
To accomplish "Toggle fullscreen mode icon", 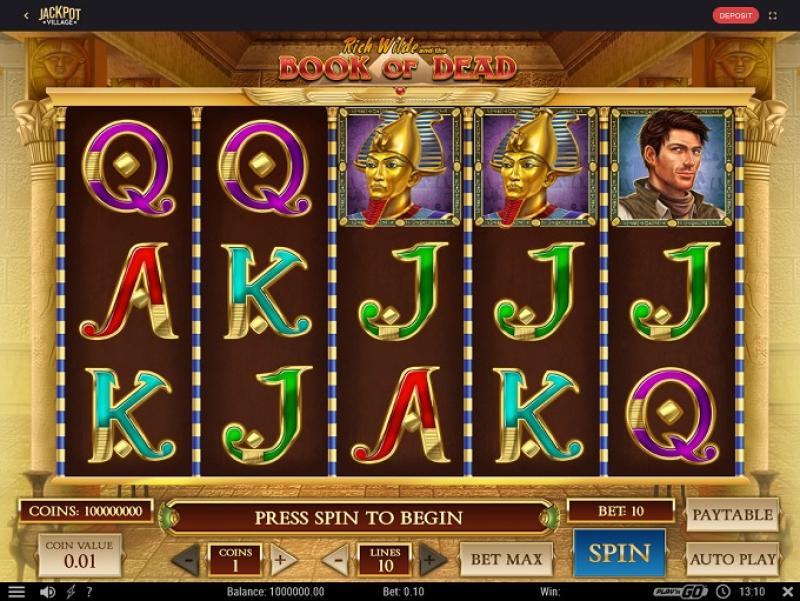I will click(x=773, y=15).
